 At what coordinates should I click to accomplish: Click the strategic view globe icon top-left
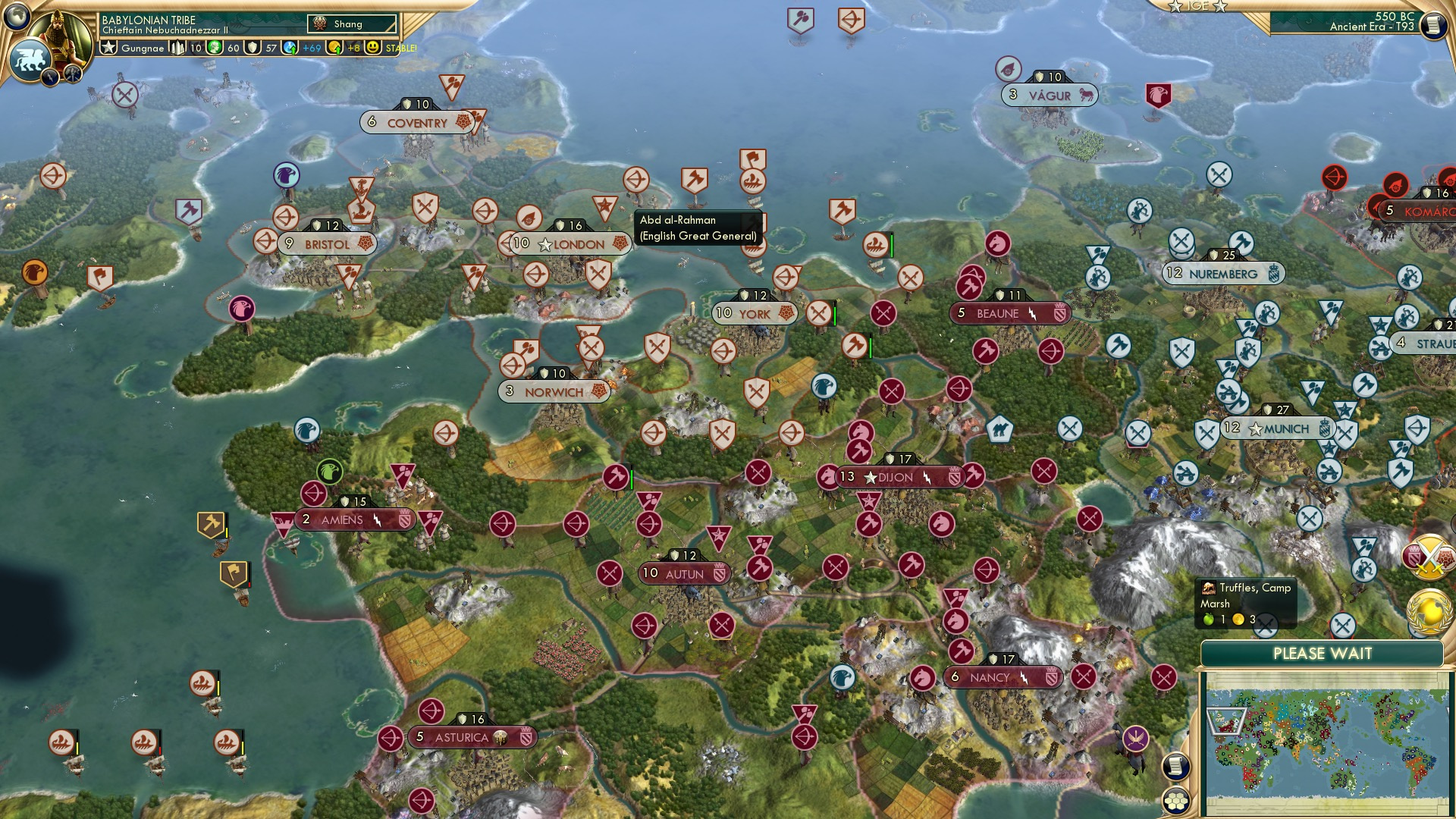pyautogui.click(x=15, y=16)
